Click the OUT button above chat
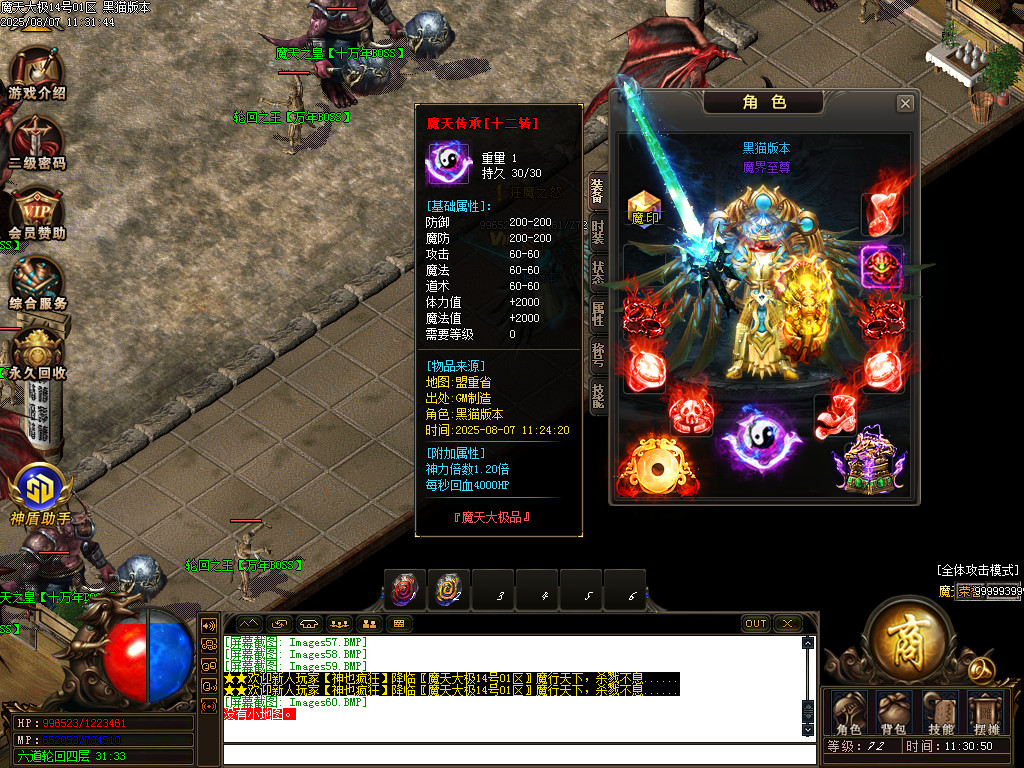1024x768 pixels. pos(756,624)
